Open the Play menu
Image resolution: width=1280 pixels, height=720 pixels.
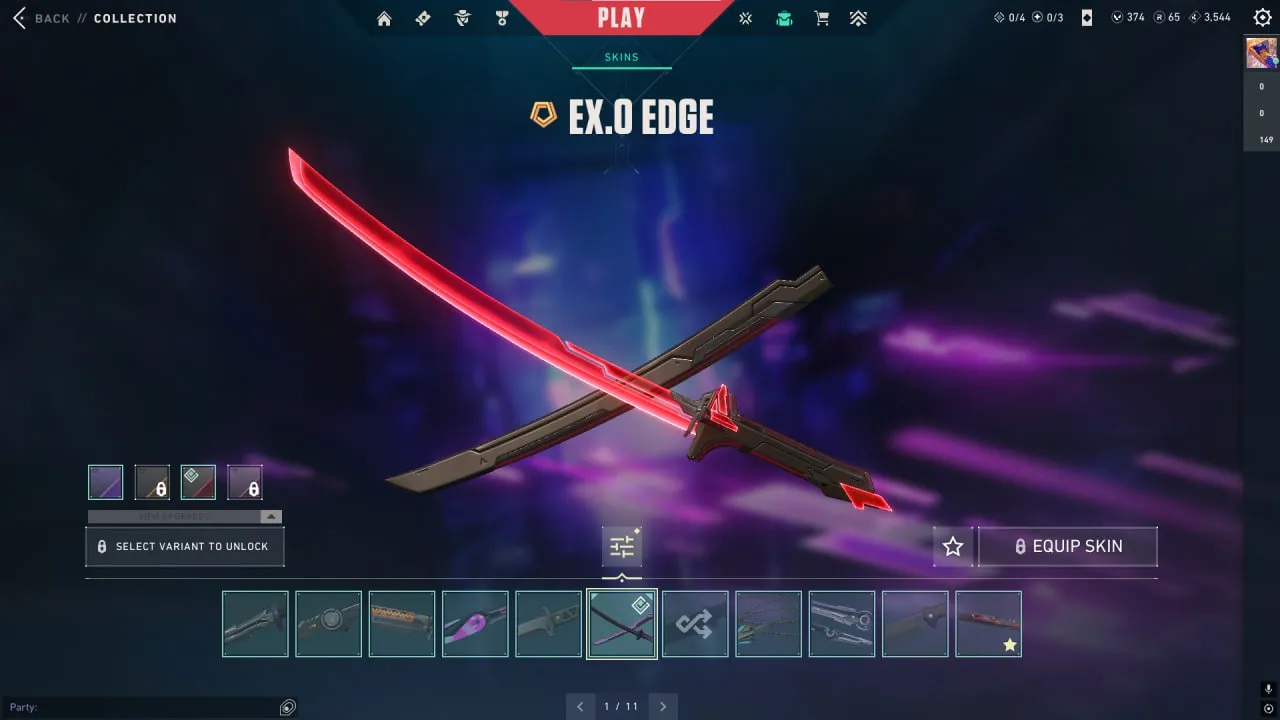pos(621,16)
